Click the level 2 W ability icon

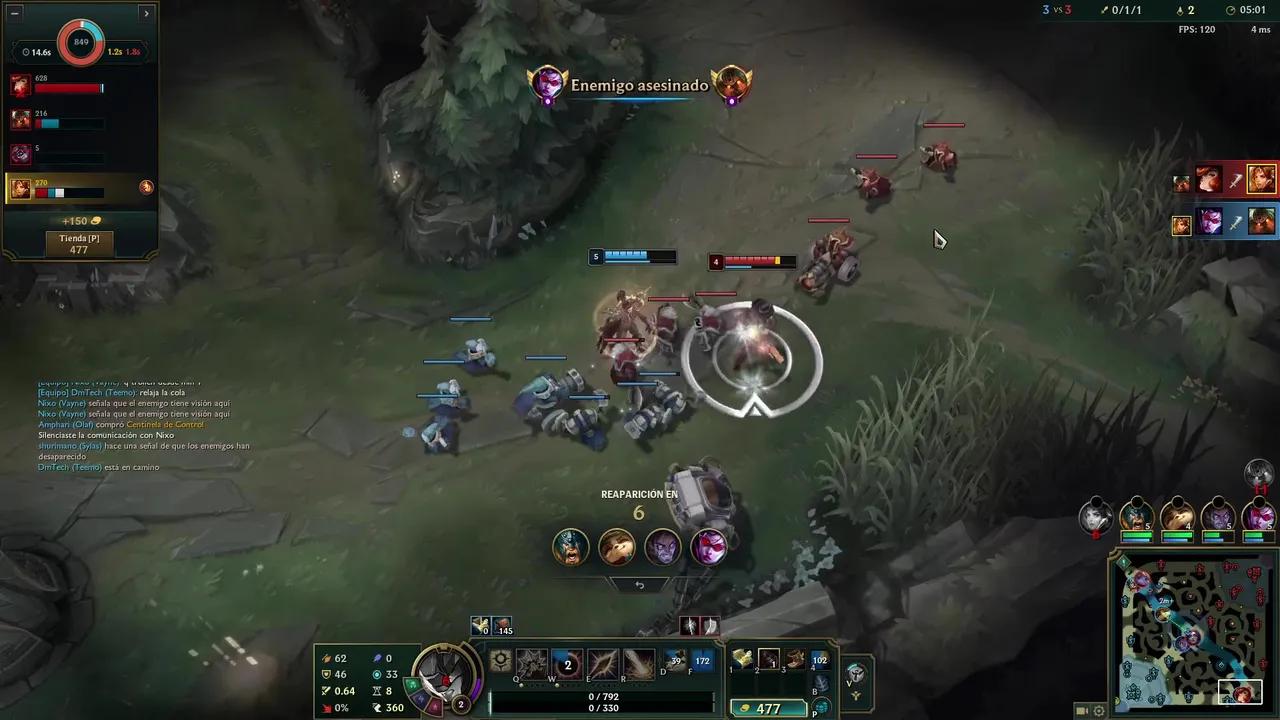(568, 664)
